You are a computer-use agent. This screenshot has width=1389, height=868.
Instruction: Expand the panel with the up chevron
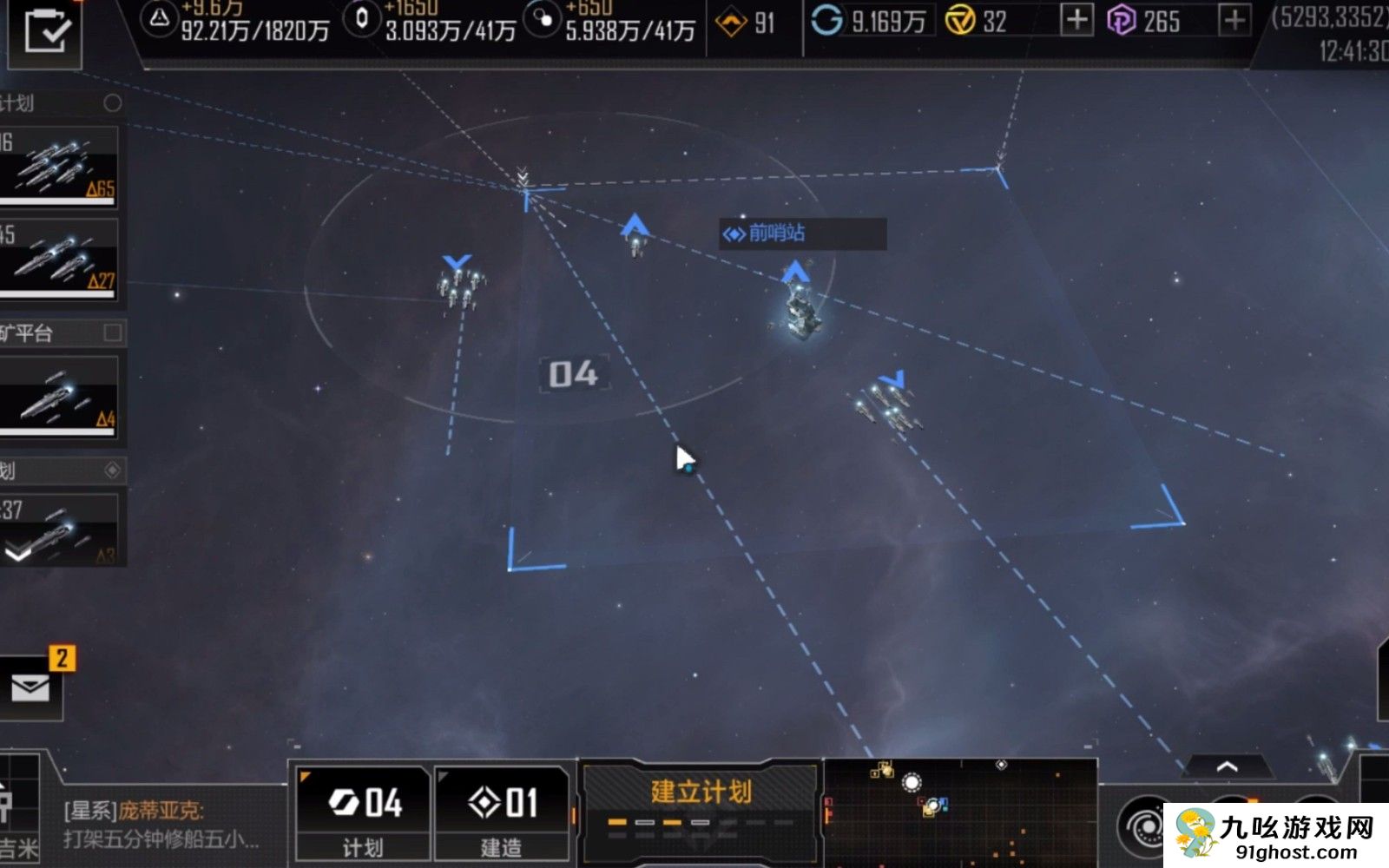pos(1227,766)
